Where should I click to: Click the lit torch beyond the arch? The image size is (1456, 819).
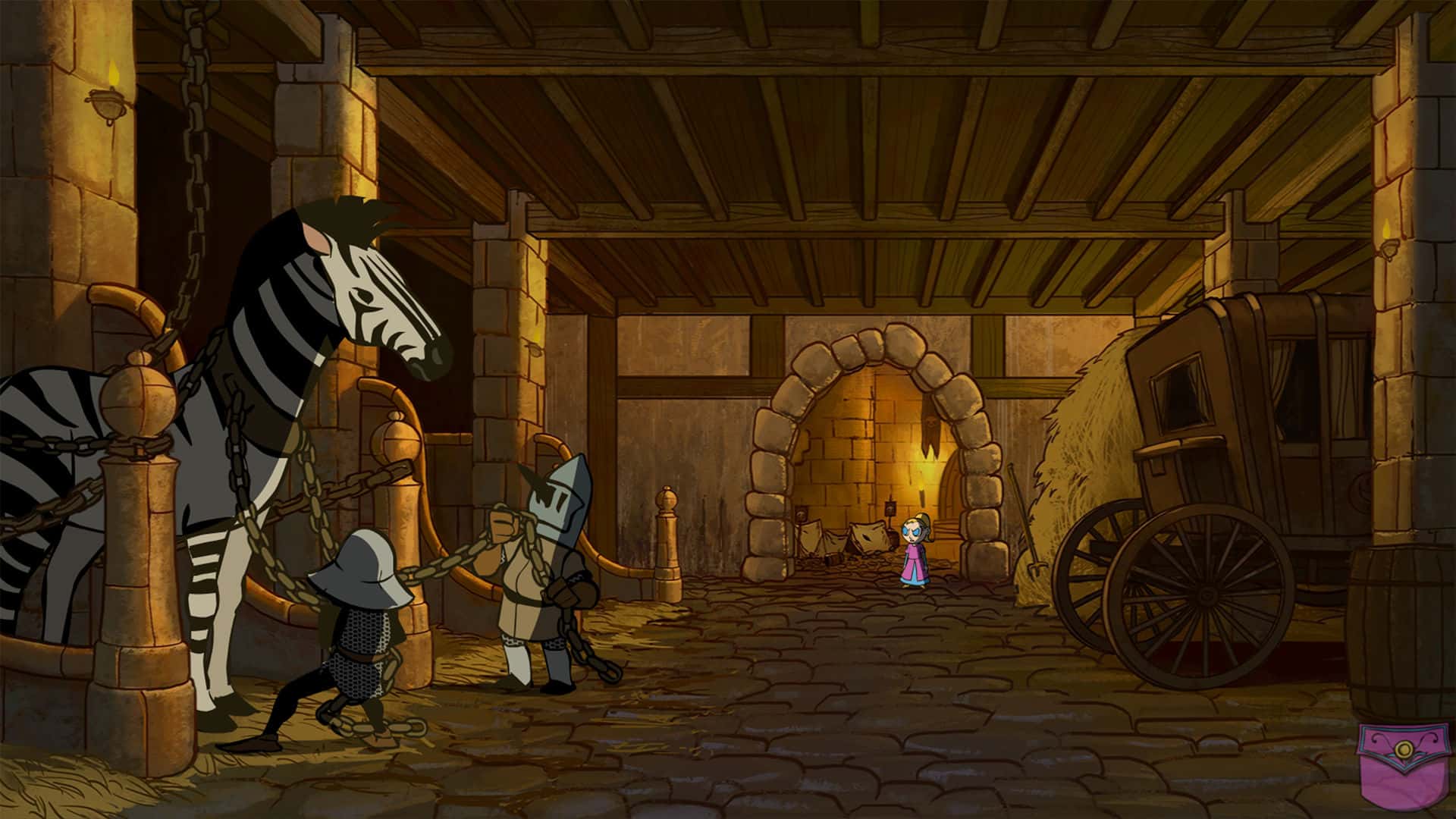(921, 489)
